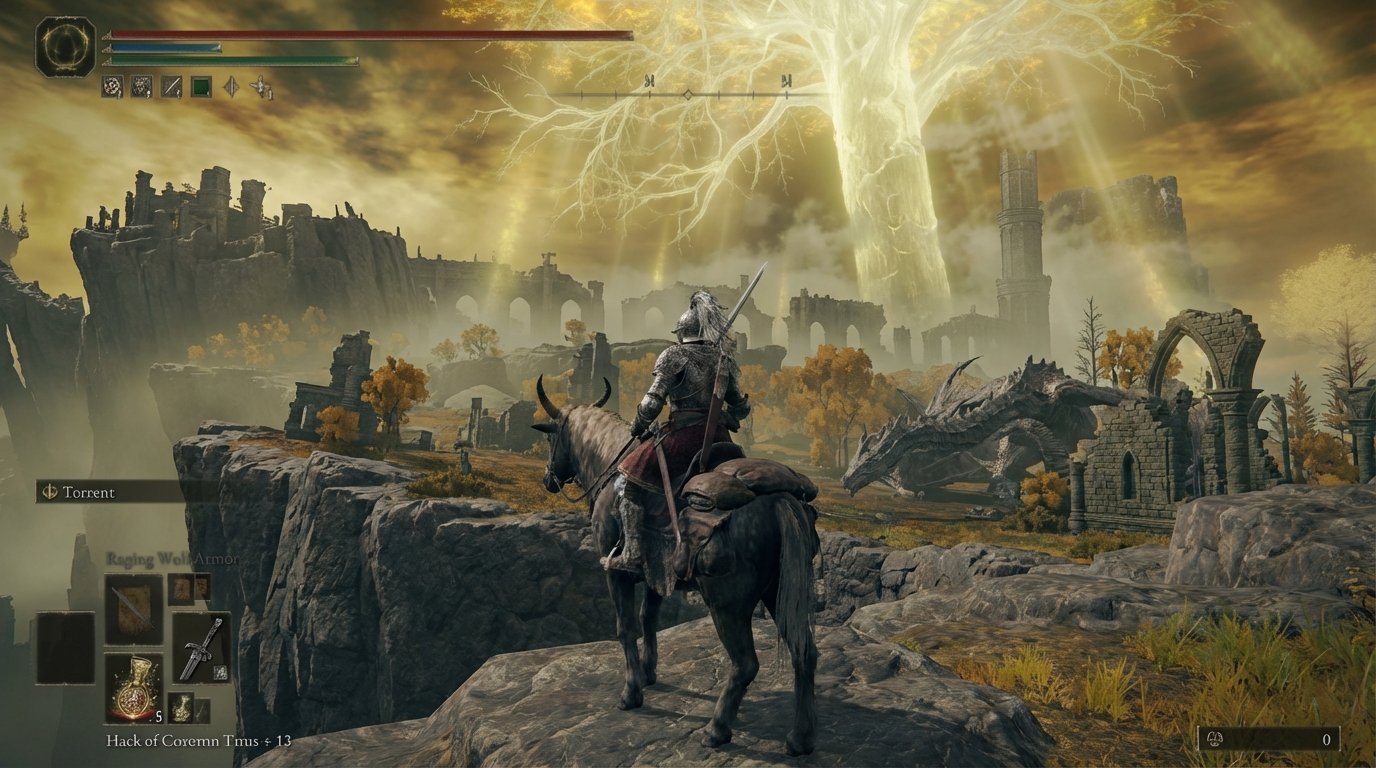Click the diamond marker on the top compass
This screenshot has width=1376, height=768.
point(688,95)
